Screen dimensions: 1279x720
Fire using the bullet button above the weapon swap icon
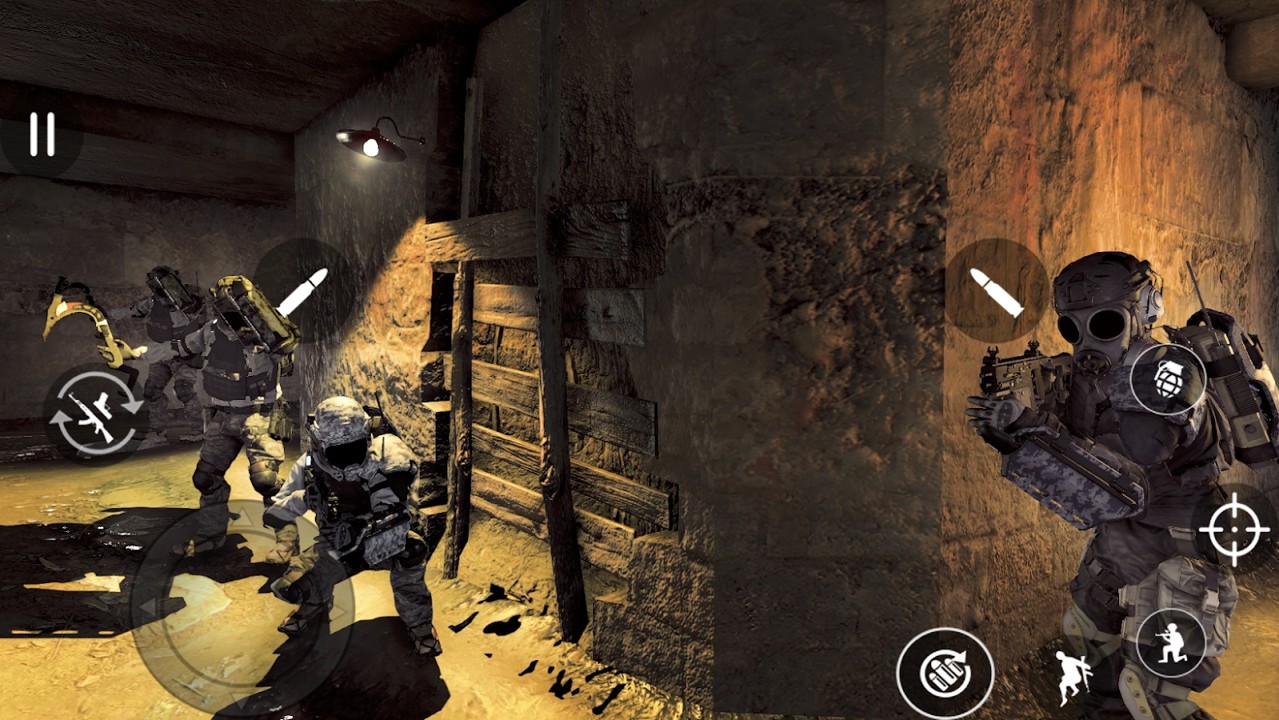[303, 290]
